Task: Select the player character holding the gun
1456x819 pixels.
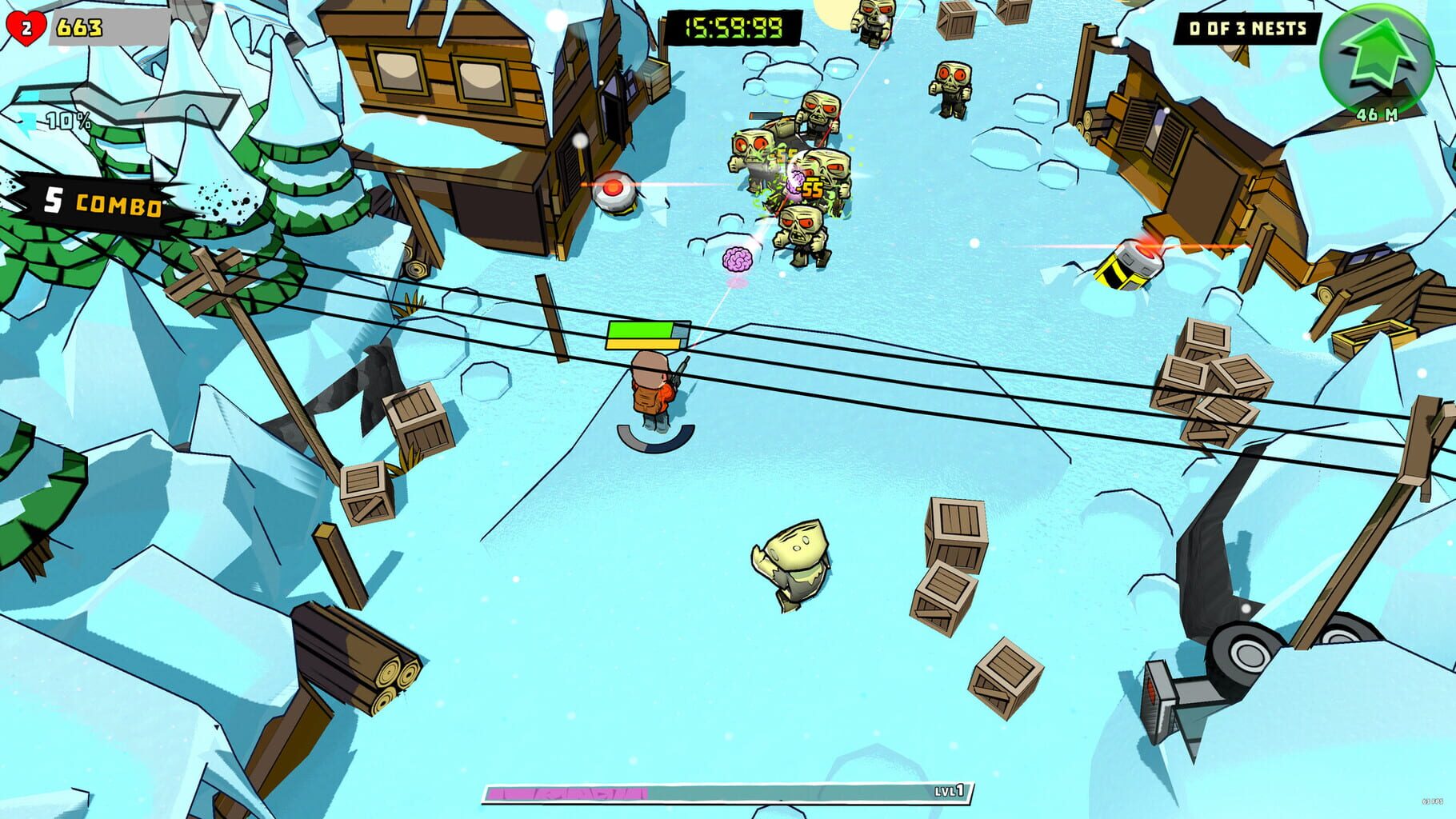Action: pos(650,388)
